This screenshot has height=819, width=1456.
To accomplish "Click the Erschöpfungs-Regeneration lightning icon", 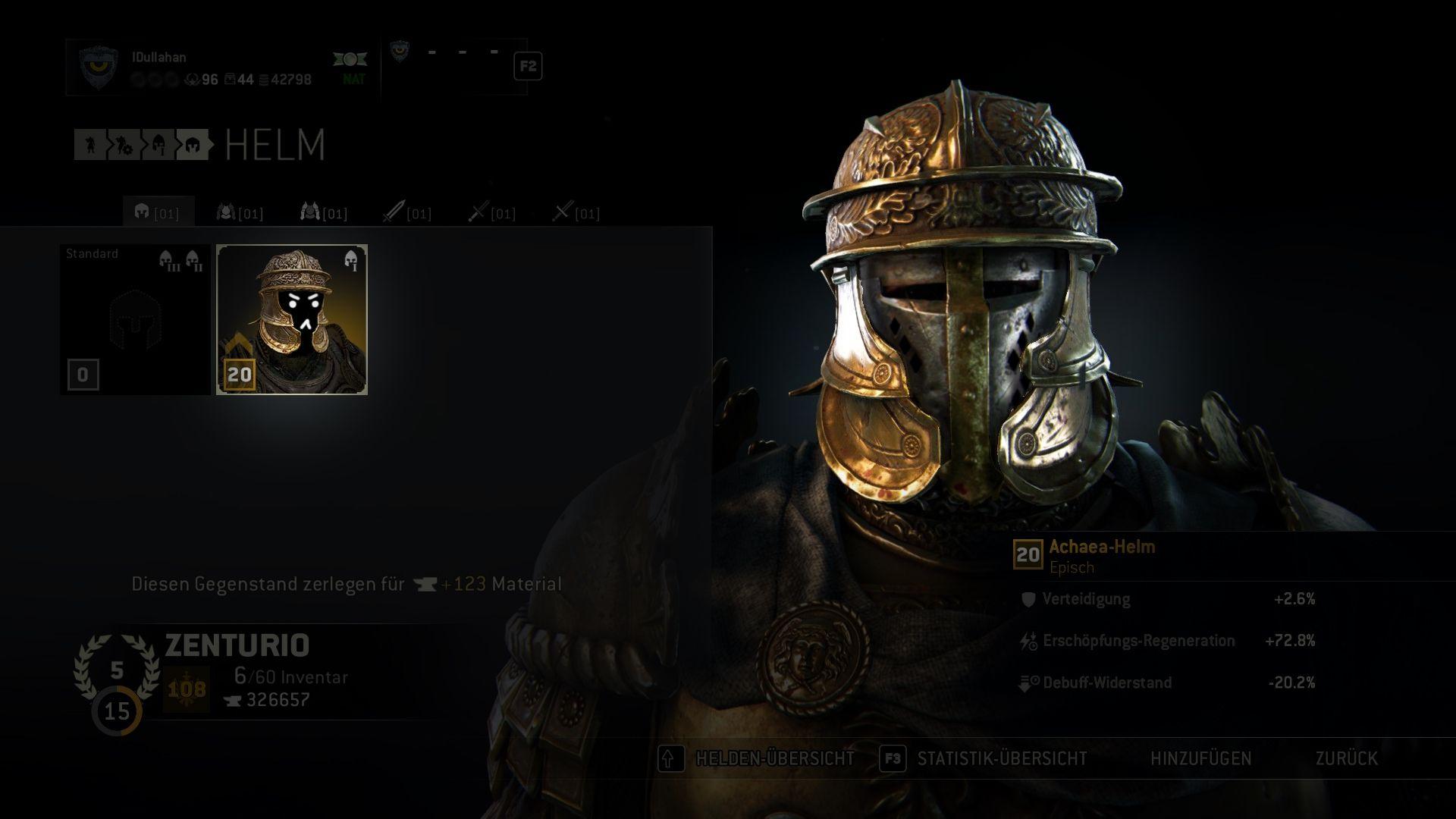I will [1028, 640].
